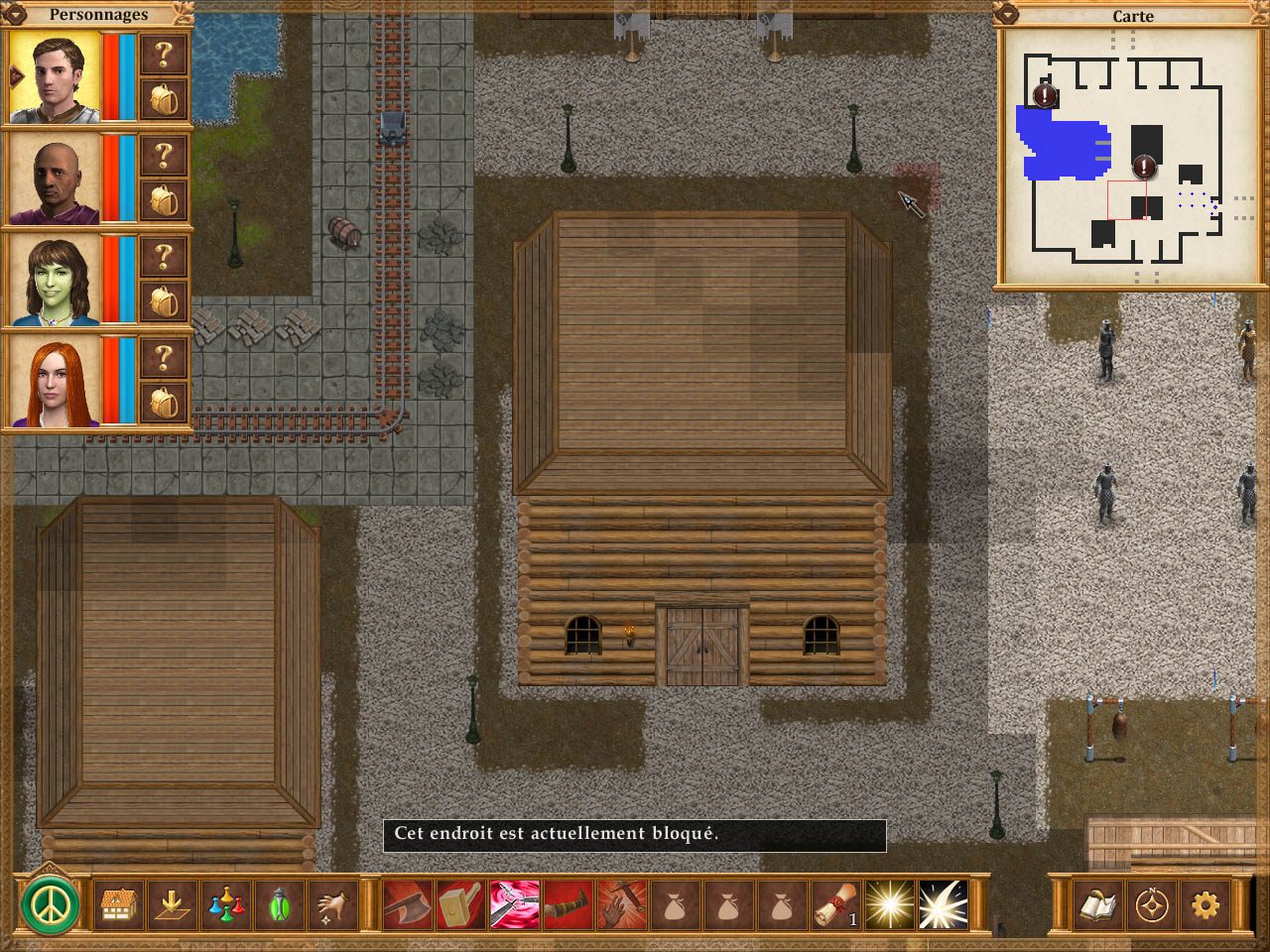Open settings with the gear icon
This screenshot has height=952, width=1270.
pyautogui.click(x=1205, y=905)
